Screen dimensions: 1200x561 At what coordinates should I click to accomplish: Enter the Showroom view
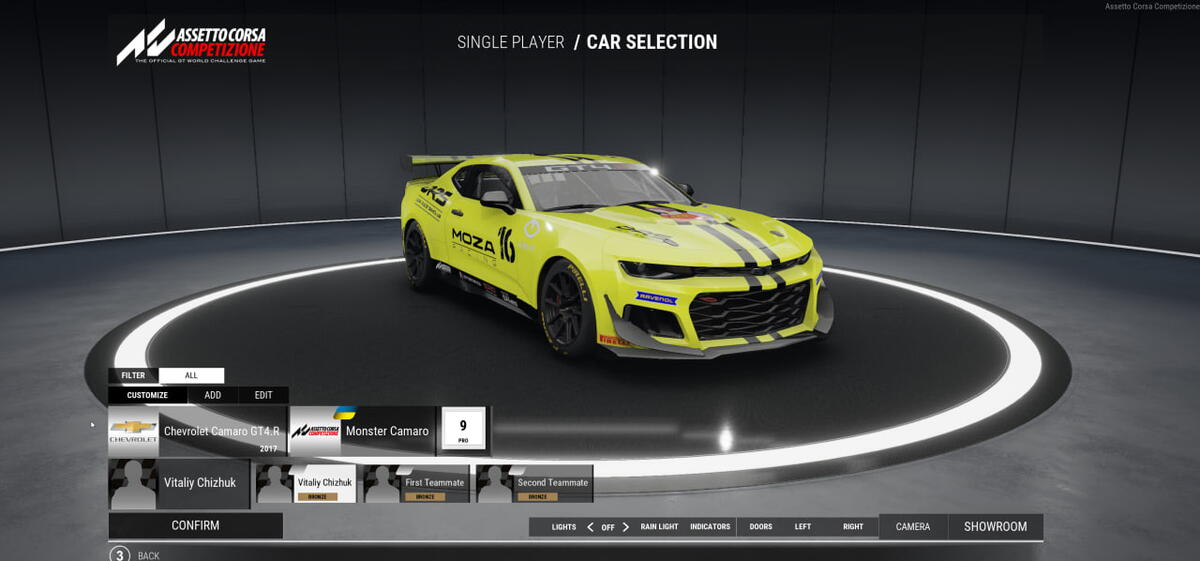995,527
